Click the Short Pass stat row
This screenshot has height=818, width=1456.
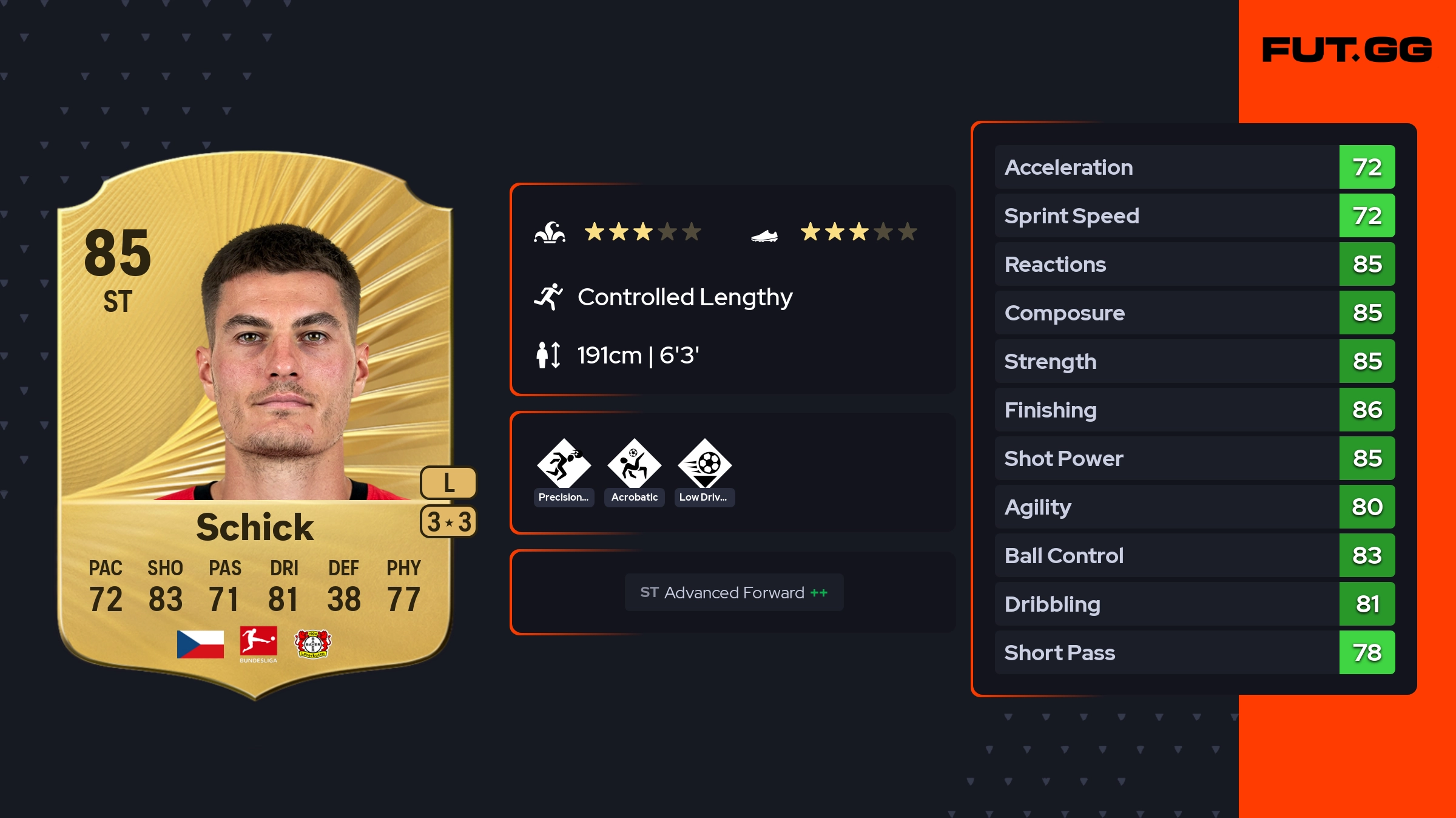pos(1194,652)
